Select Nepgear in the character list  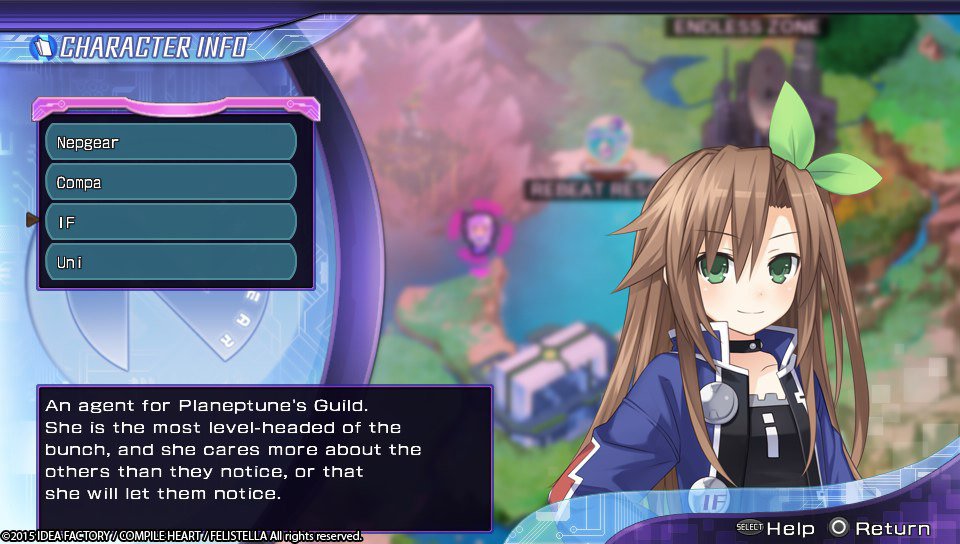click(171, 142)
